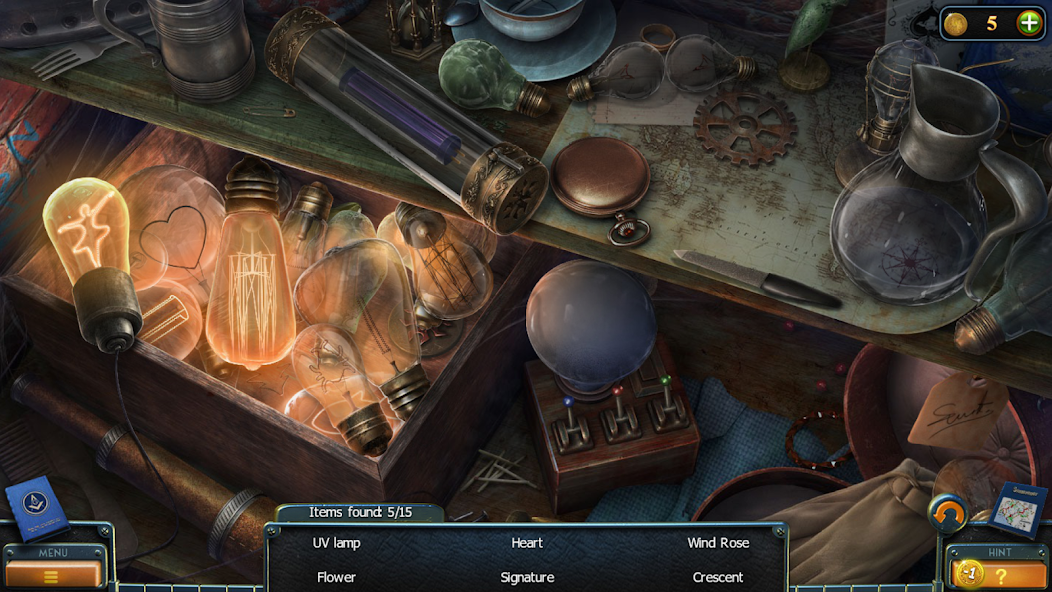The width and height of the screenshot is (1052, 592).
Task: Tap the green plus to add coins
Action: [x=1028, y=23]
